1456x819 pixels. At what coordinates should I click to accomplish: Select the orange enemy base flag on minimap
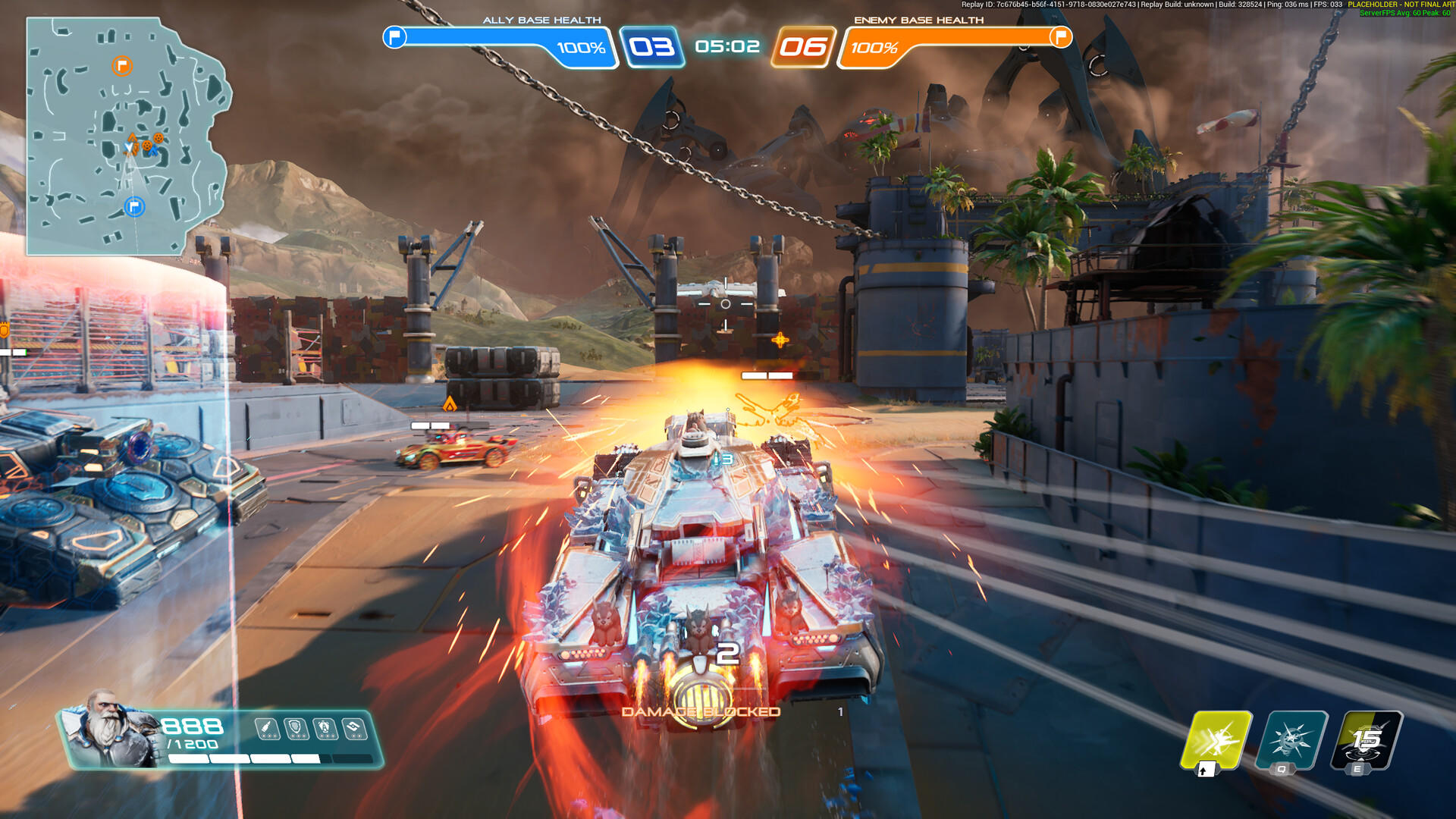pyautogui.click(x=122, y=66)
